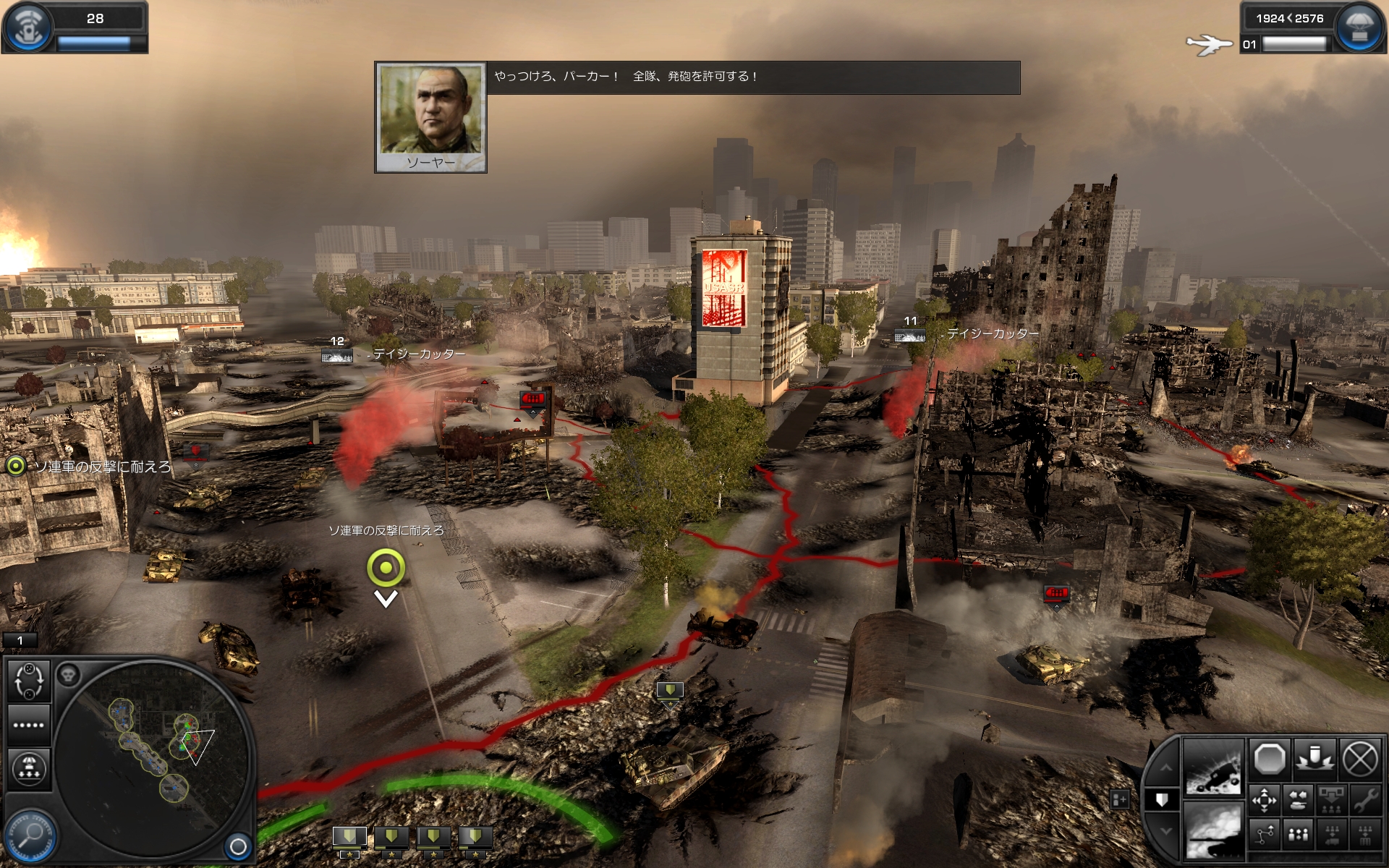Image resolution: width=1389 pixels, height=868 pixels.
Task: Click the wrench repair button
Action: (x=1364, y=801)
